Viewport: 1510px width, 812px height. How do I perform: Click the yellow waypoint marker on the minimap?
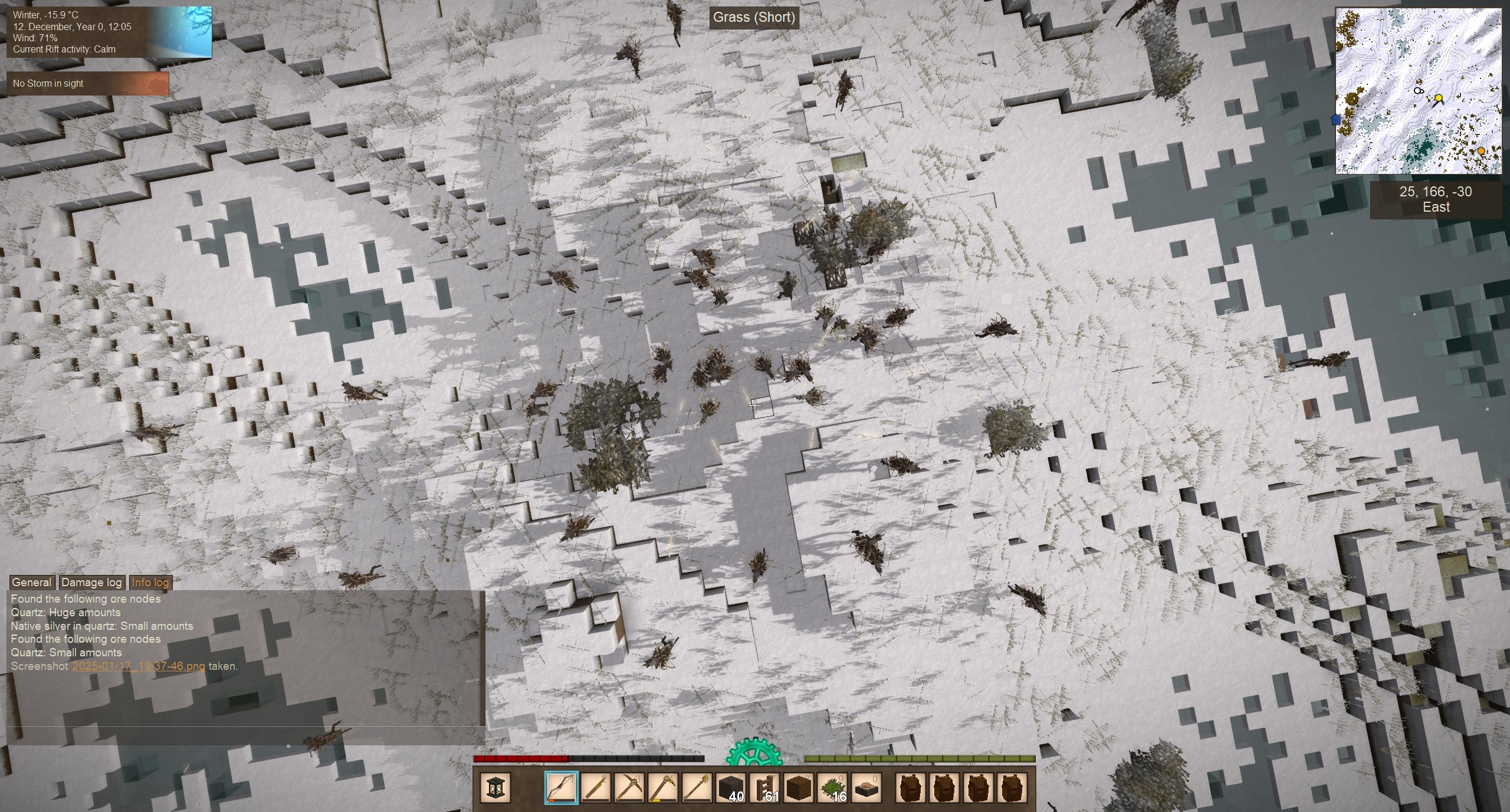point(1438,98)
